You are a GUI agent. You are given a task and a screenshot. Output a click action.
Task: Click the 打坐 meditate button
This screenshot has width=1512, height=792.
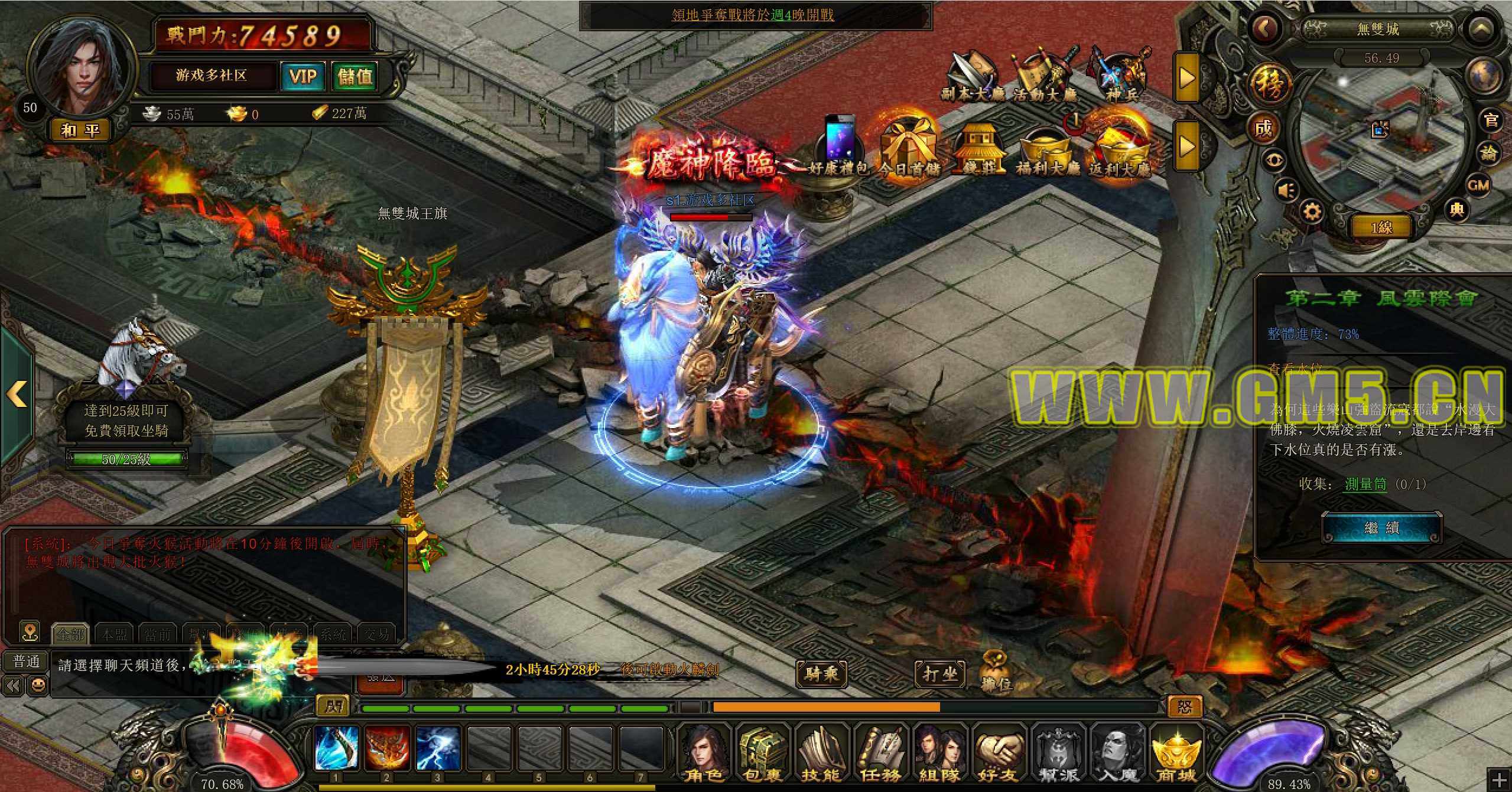pyautogui.click(x=939, y=673)
